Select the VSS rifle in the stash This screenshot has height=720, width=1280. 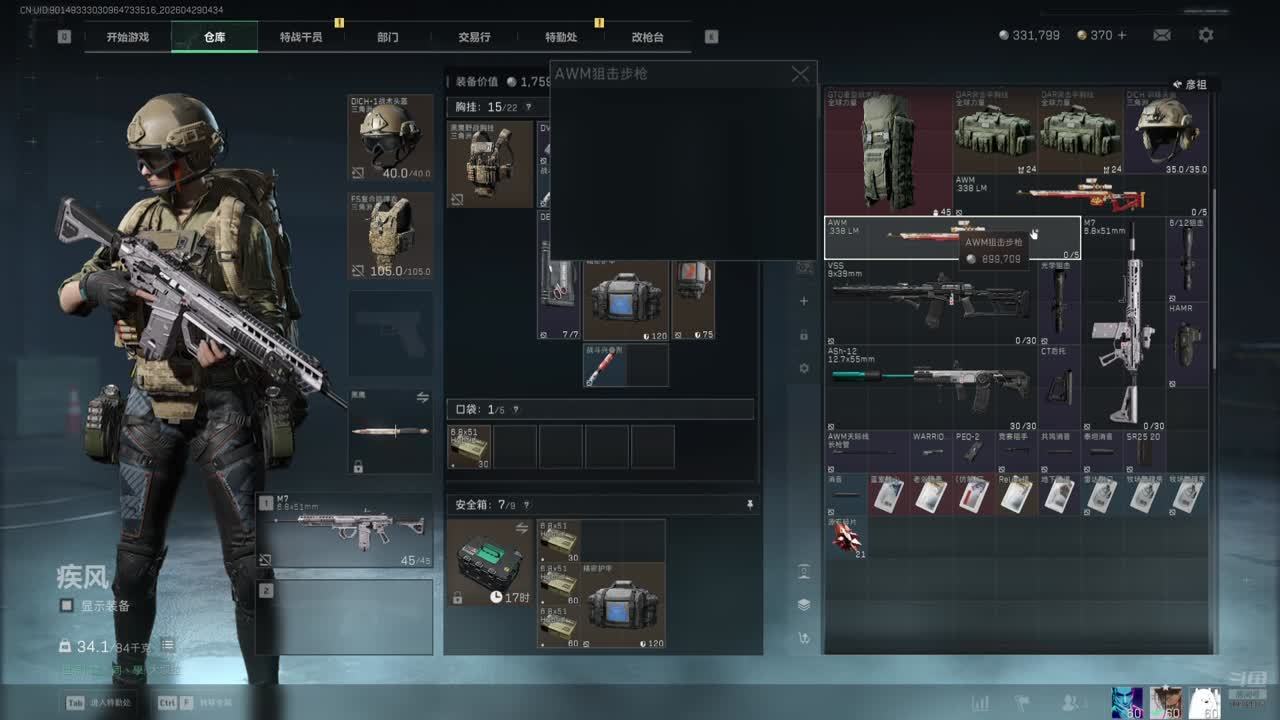click(x=930, y=300)
